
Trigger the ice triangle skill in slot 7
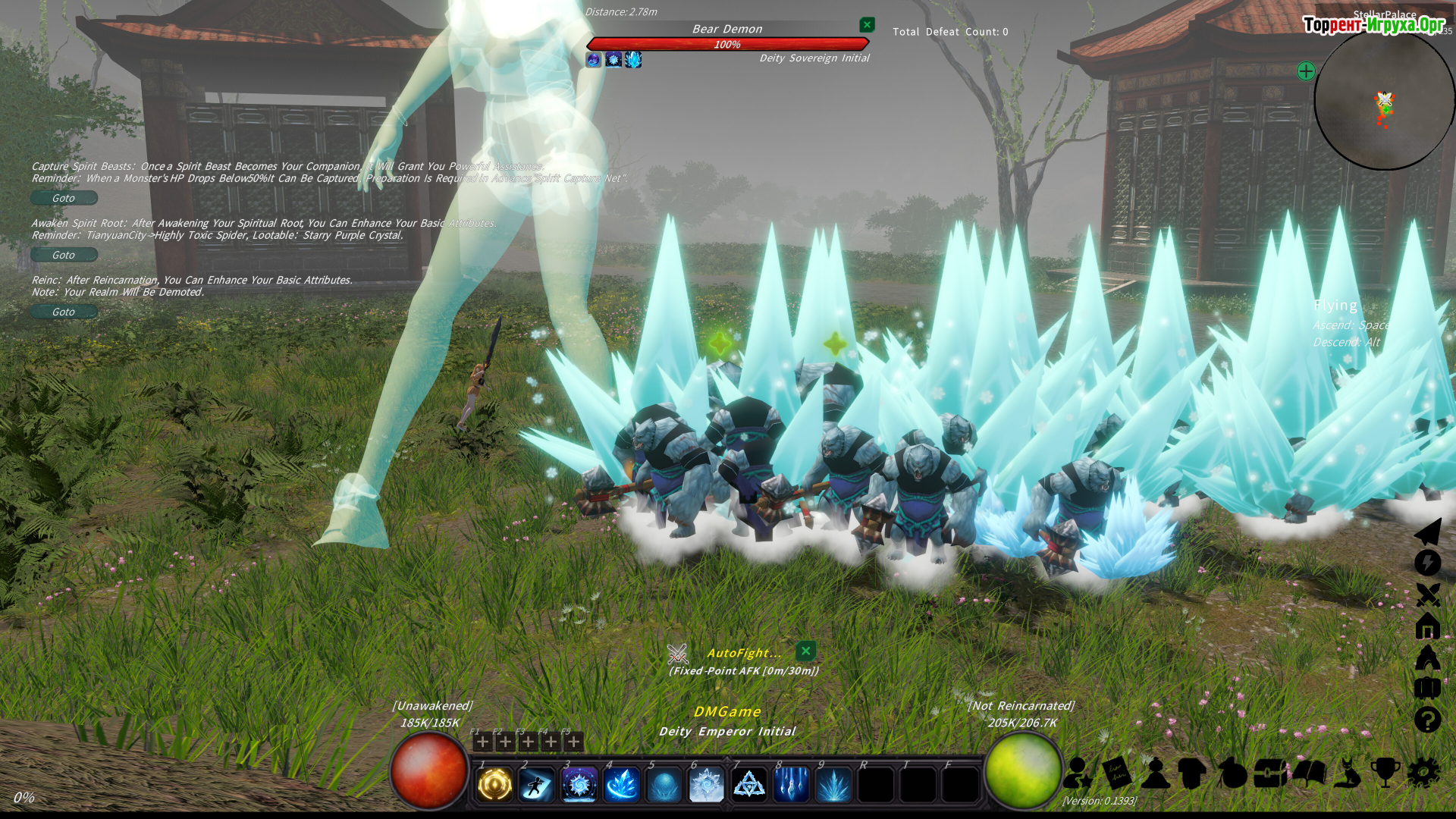click(x=749, y=785)
